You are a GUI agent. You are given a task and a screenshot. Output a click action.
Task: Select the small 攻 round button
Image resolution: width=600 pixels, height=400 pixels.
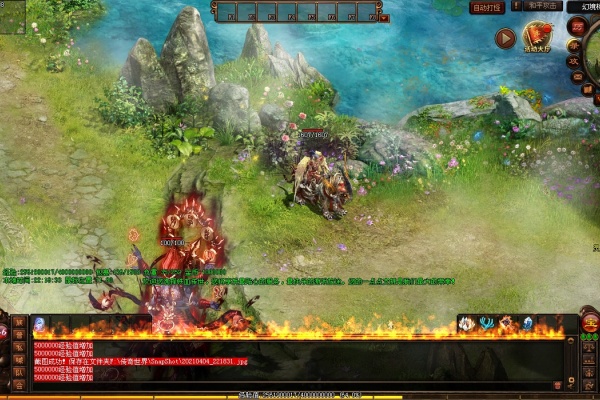coord(576,61)
